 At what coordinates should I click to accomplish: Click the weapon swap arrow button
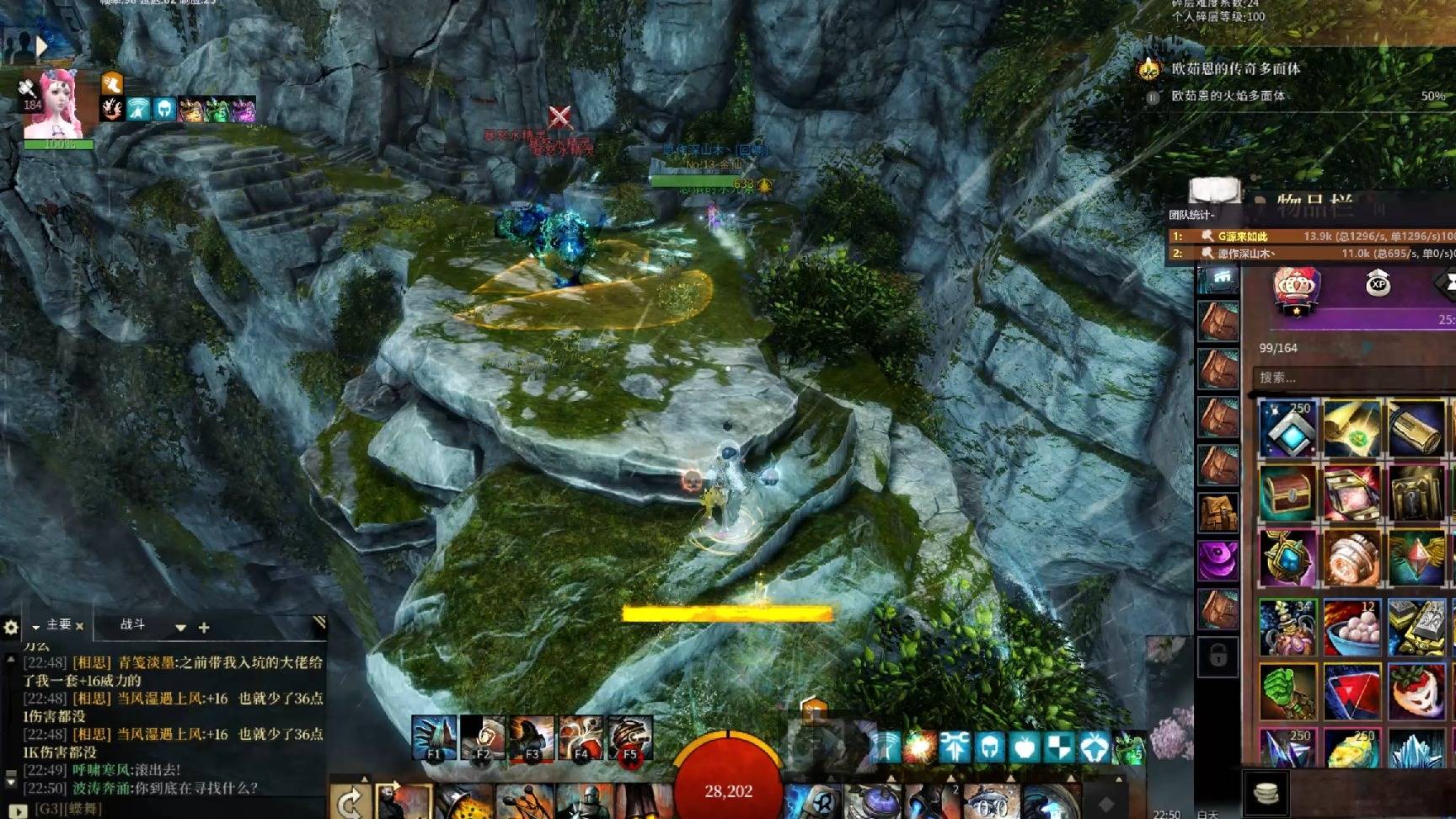349,803
